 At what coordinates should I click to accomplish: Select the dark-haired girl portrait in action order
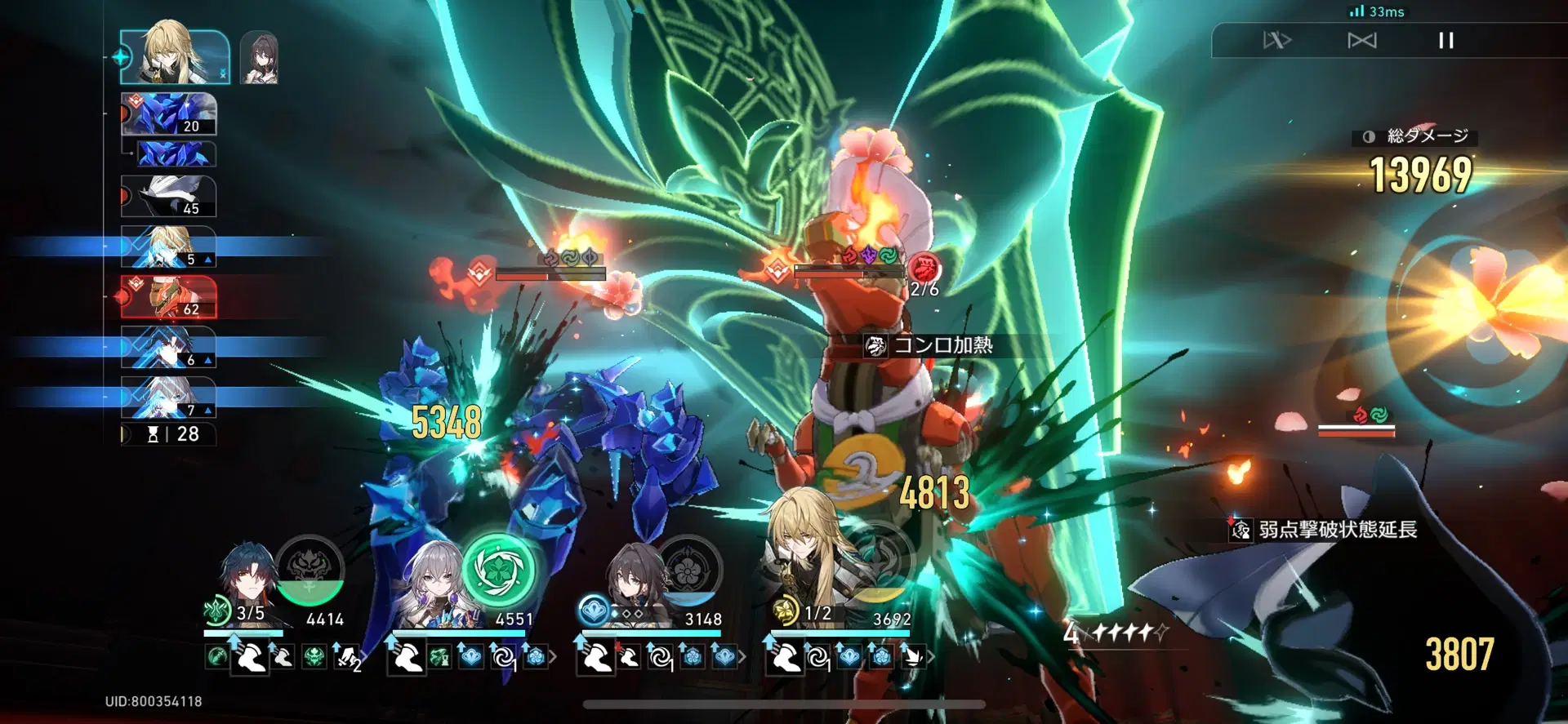click(260, 58)
